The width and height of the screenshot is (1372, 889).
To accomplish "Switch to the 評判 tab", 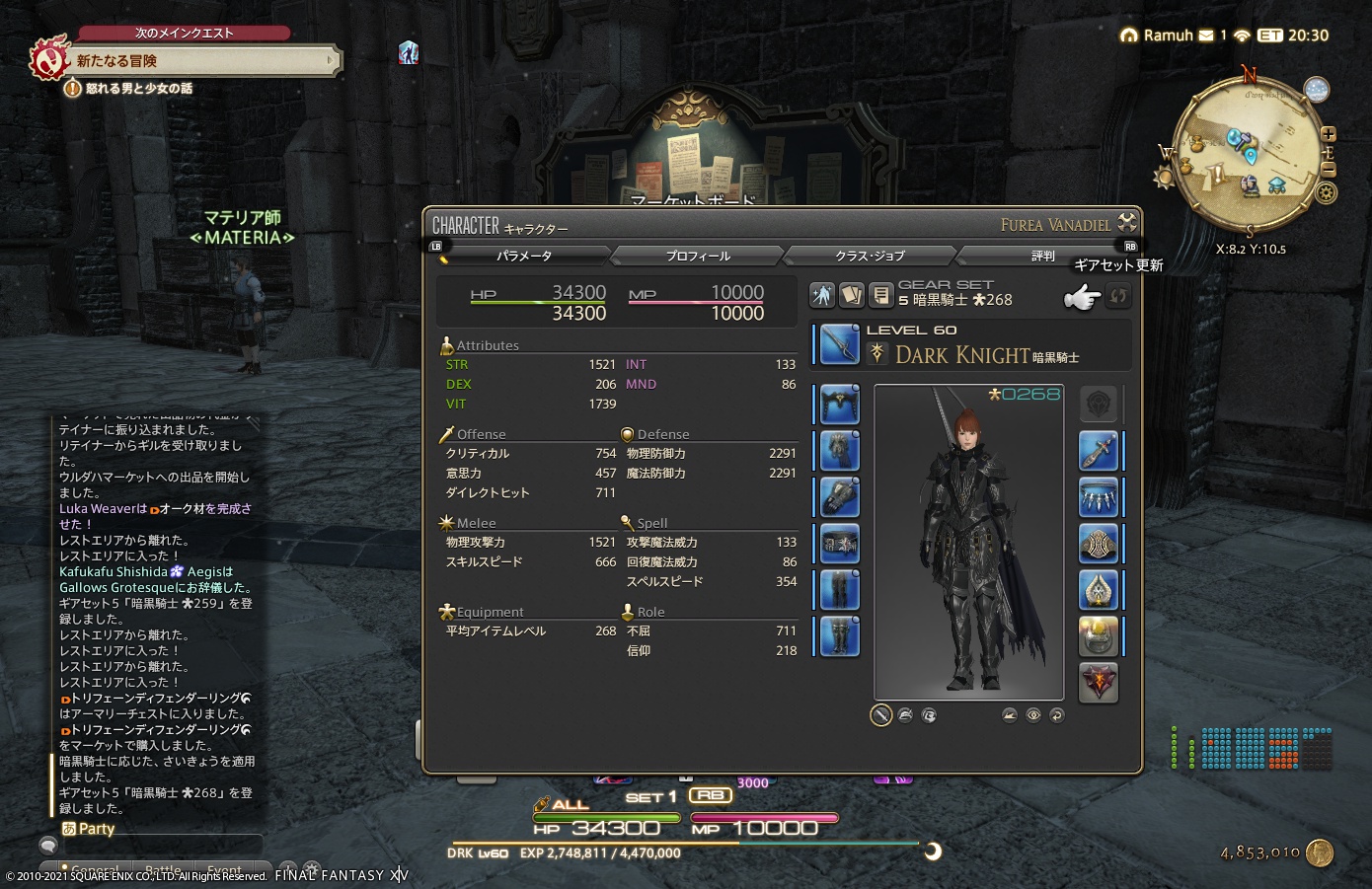I will [x=1043, y=255].
